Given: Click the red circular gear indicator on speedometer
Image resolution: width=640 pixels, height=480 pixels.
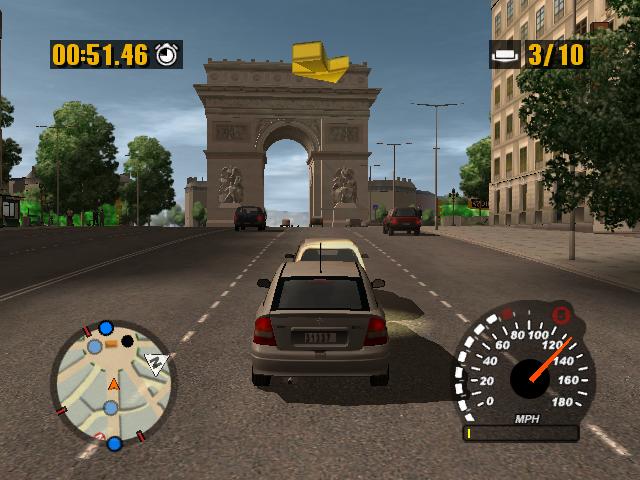Looking at the screenshot, I should 561,315.
